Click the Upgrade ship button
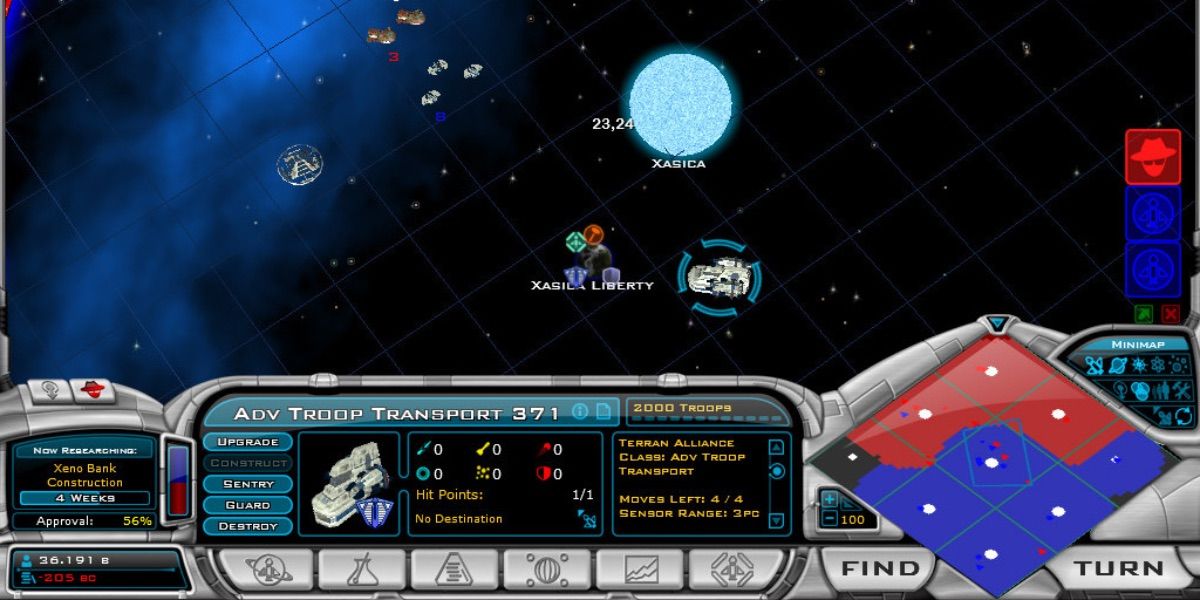The image size is (1200, 600). pyautogui.click(x=247, y=442)
